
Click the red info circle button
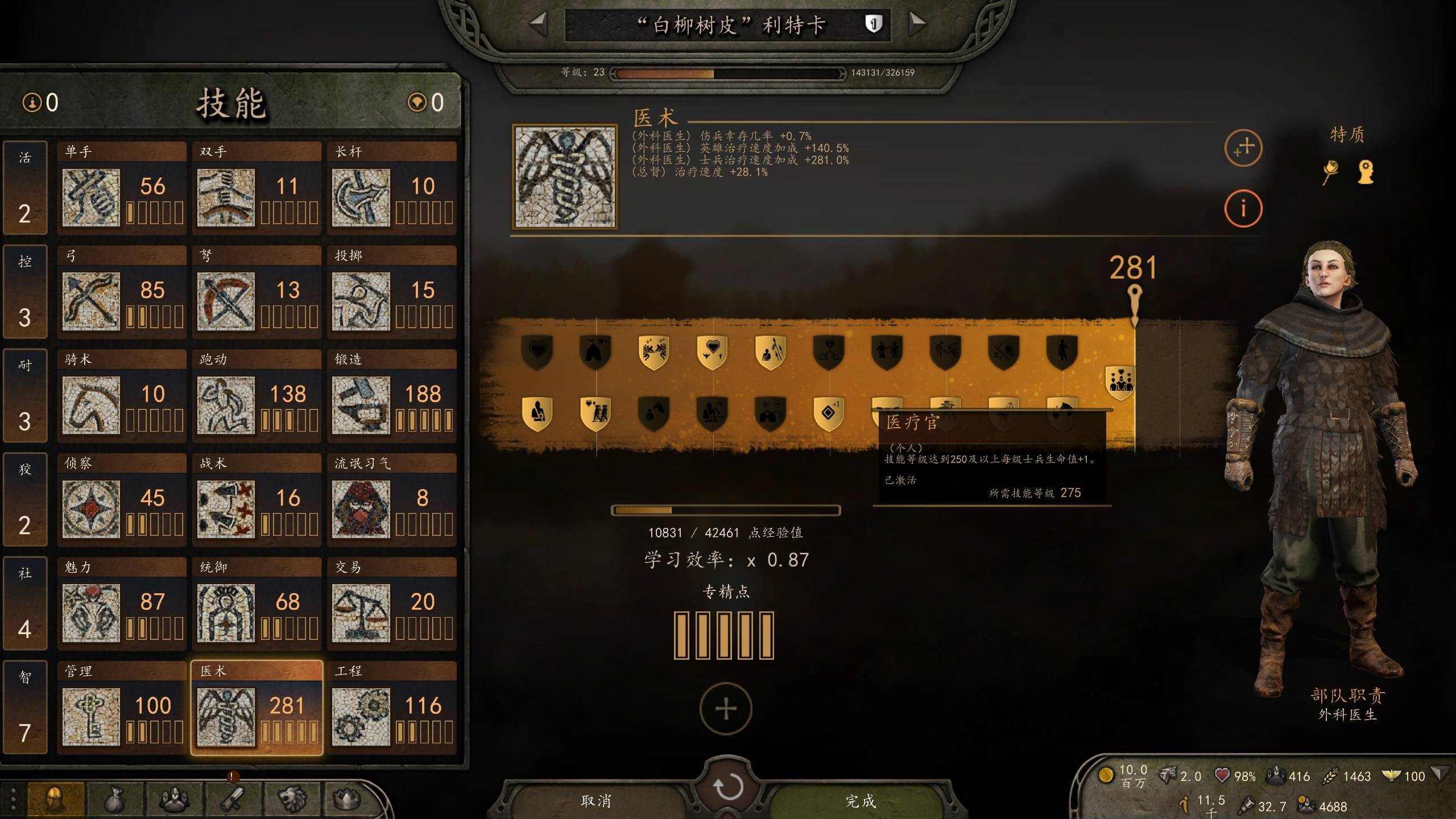pyautogui.click(x=1243, y=208)
